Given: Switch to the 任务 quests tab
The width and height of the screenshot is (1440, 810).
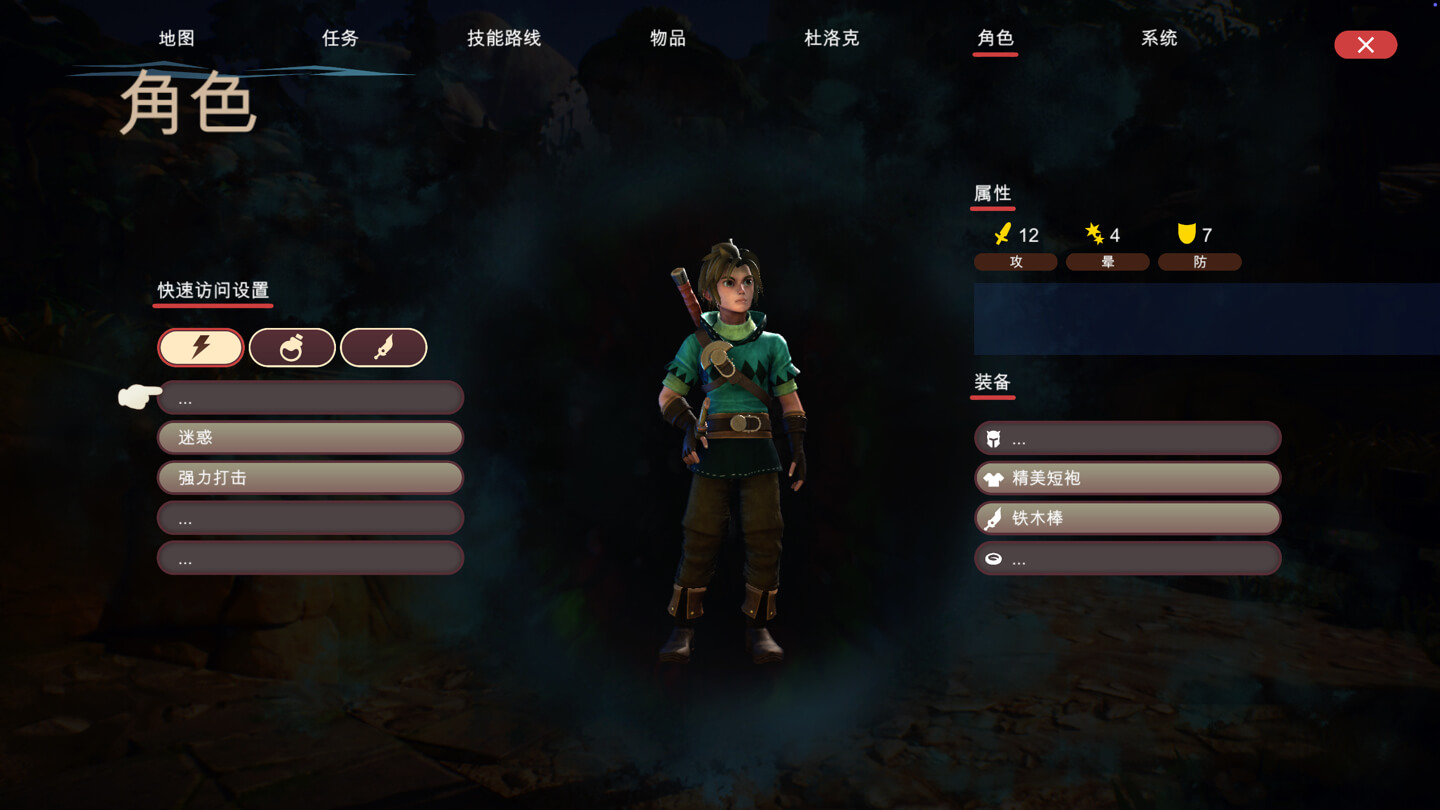Looking at the screenshot, I should [x=340, y=38].
